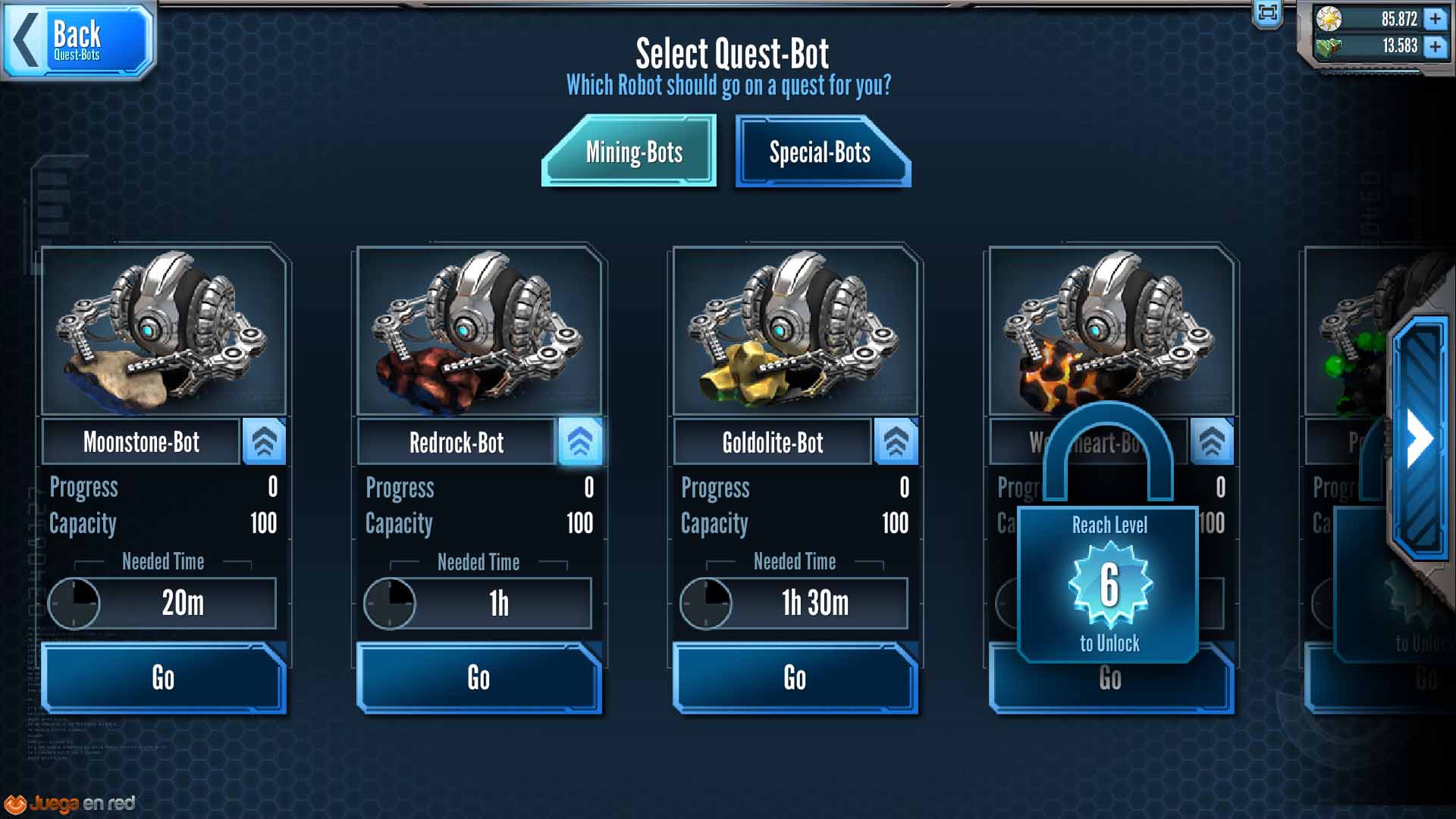Choose the Redrock-Bot portrait
The width and height of the screenshot is (1456, 819).
point(479,331)
